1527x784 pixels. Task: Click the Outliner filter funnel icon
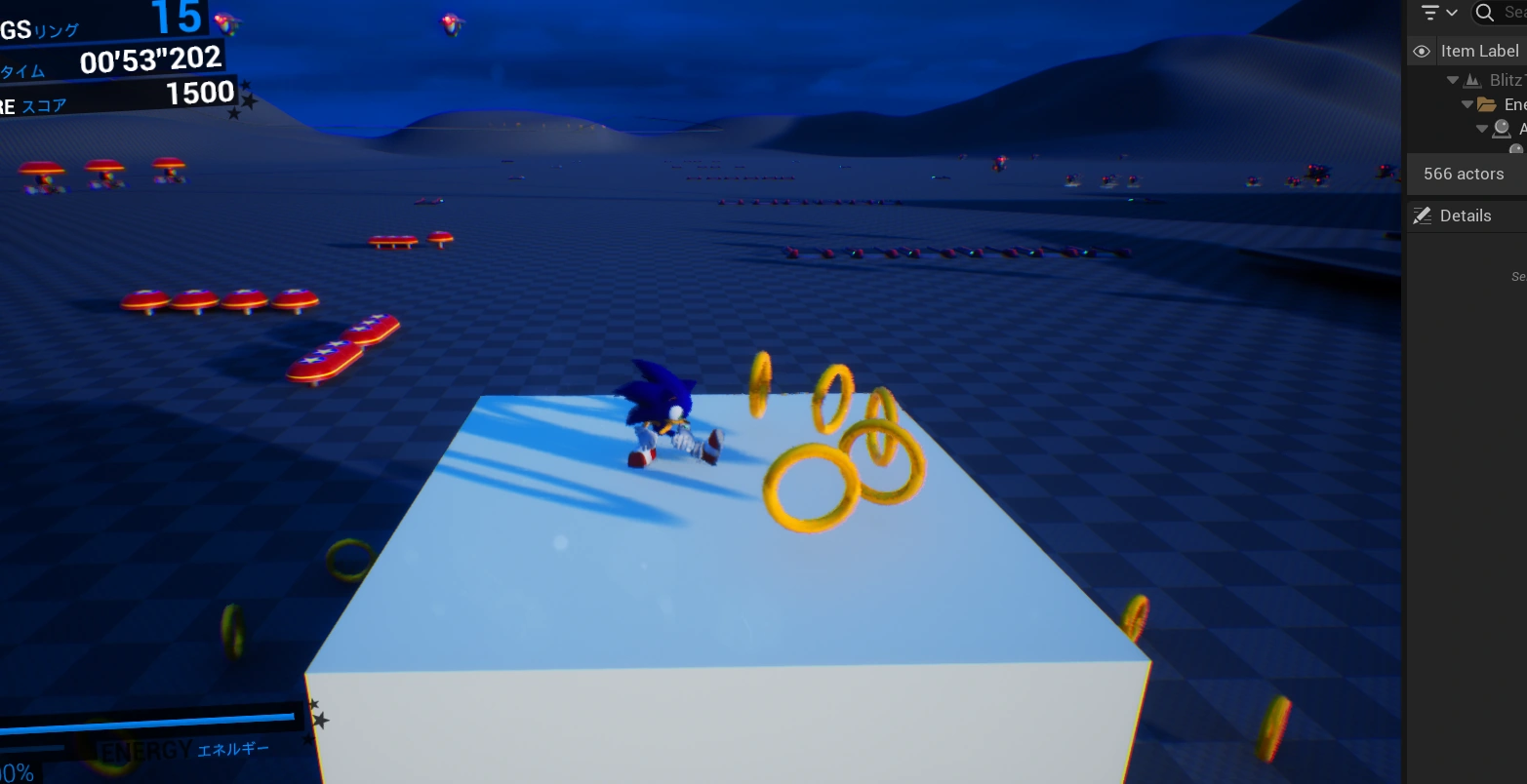coord(1430,12)
